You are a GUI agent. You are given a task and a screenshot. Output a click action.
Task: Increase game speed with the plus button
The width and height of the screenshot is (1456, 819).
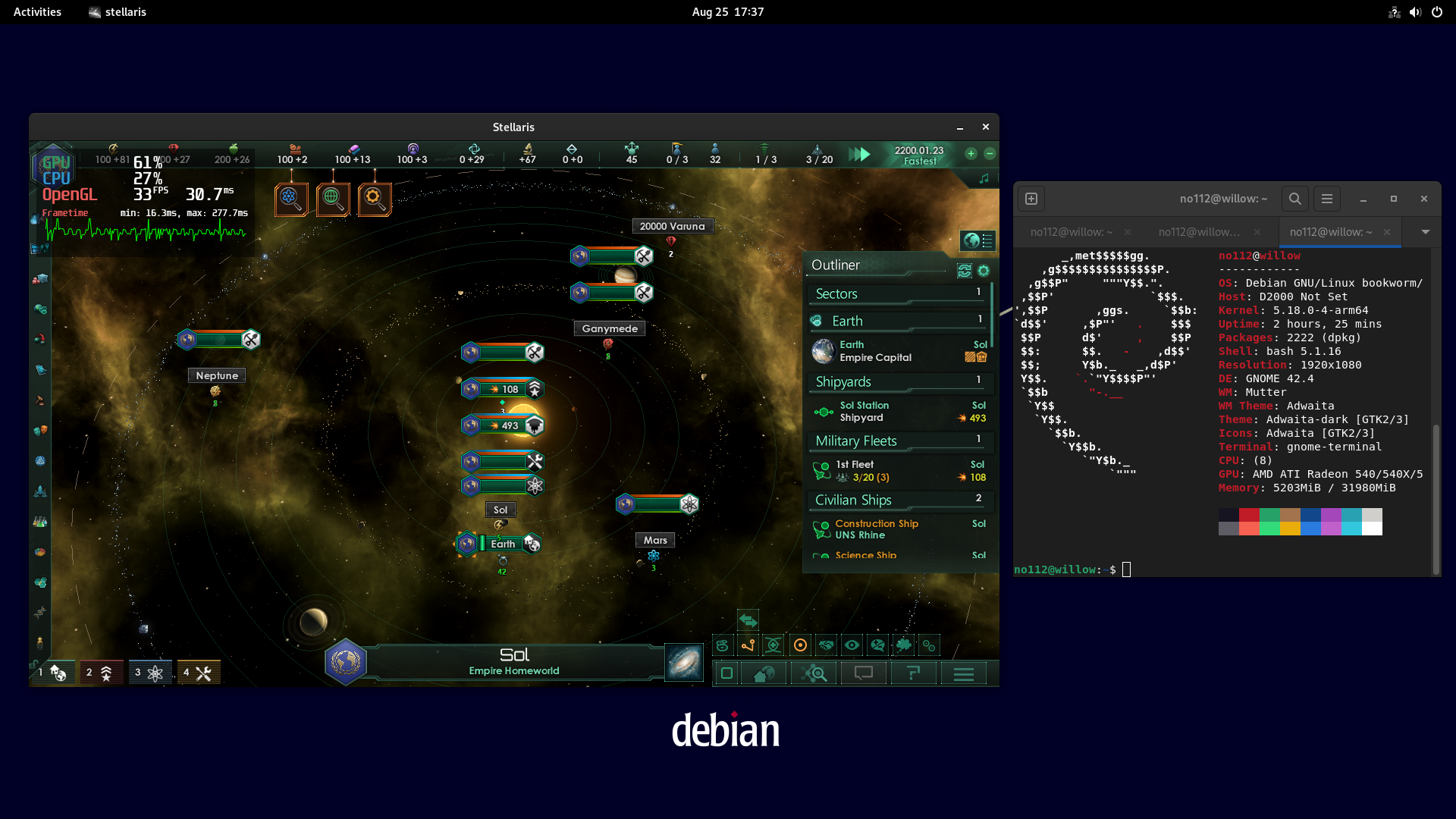(970, 153)
